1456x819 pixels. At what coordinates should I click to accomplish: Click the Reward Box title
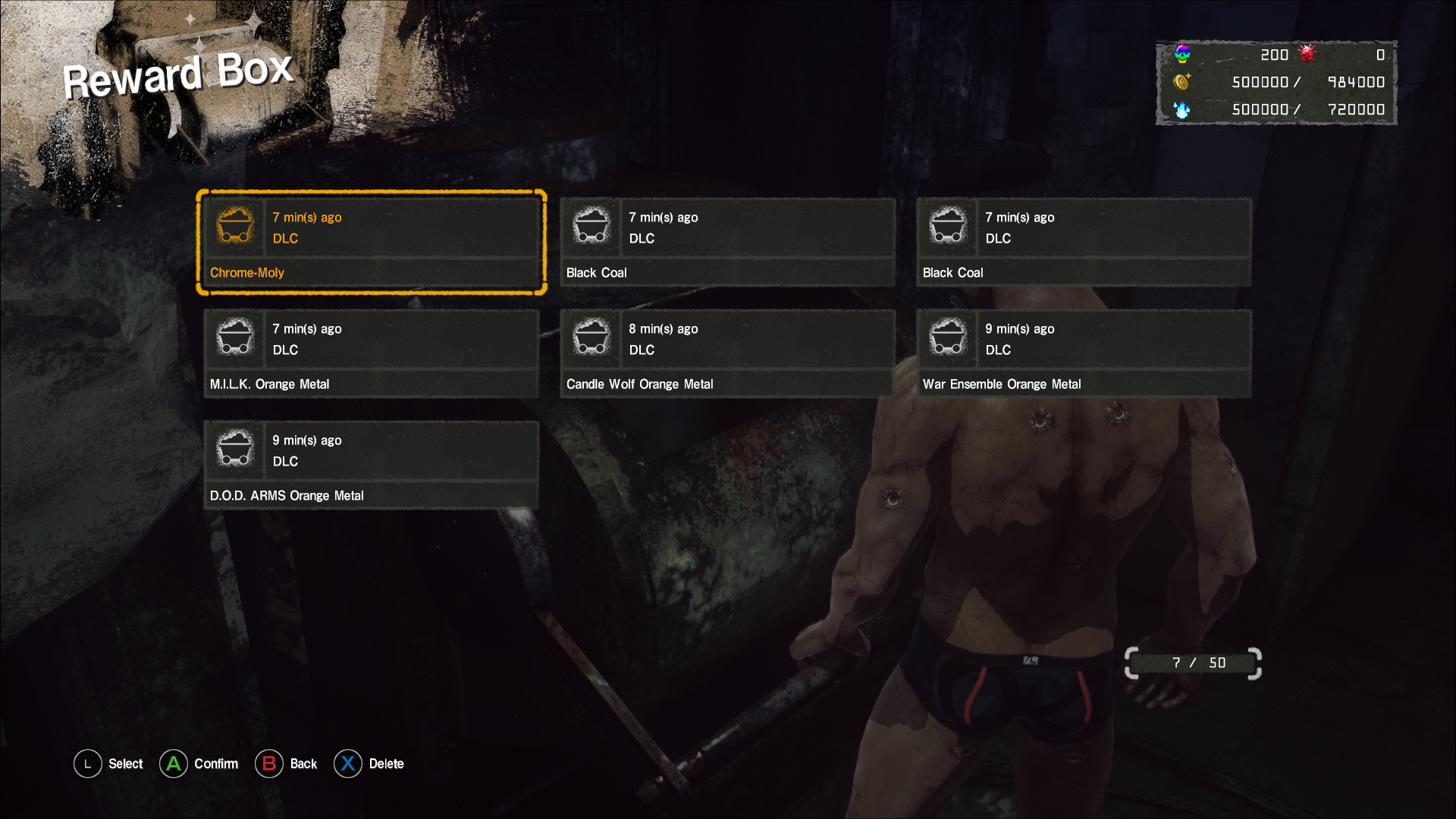pos(179,74)
